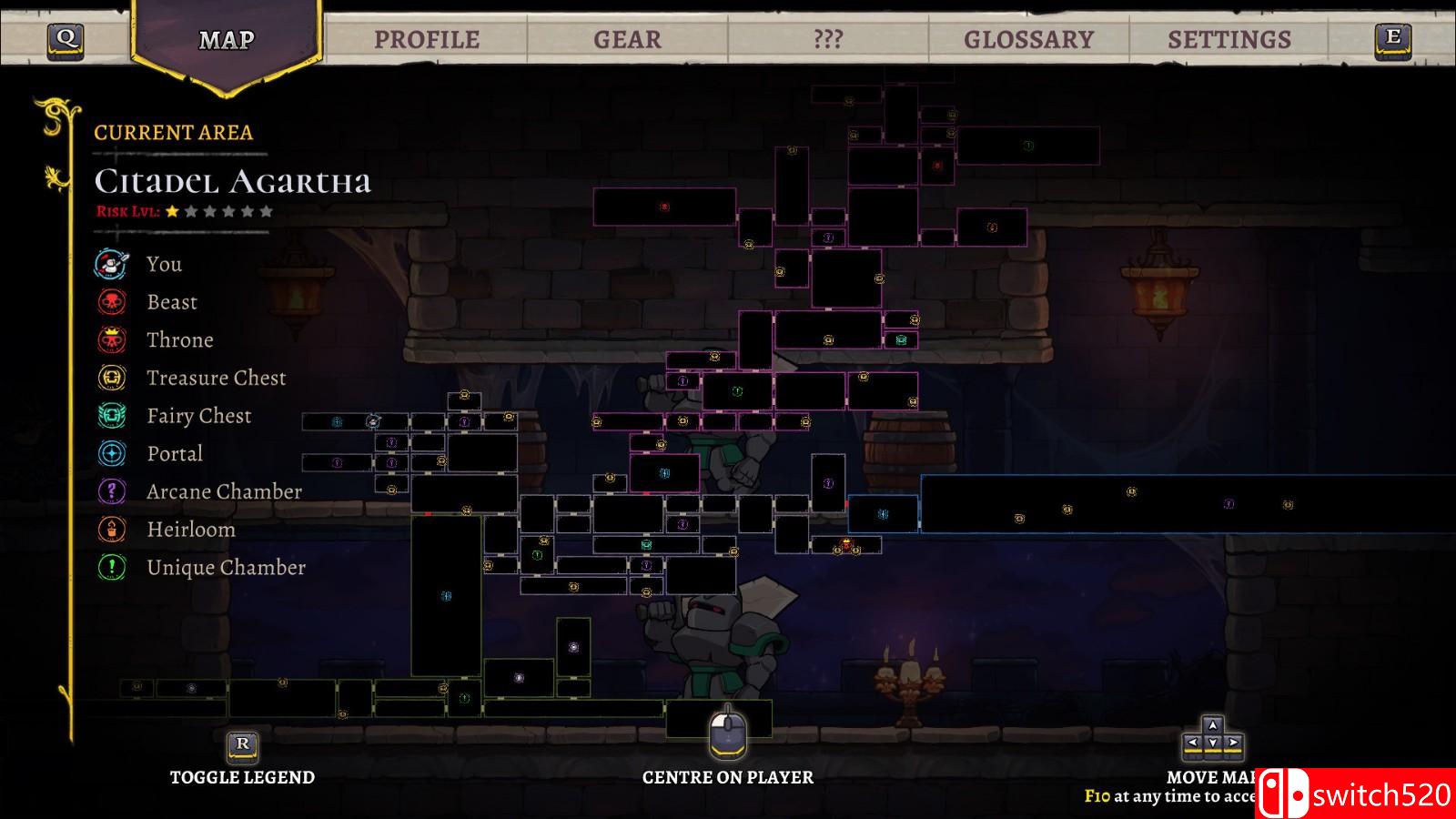The width and height of the screenshot is (1456, 819).
Task: Click the orange Heirloom lantern icon
Action: [110, 529]
